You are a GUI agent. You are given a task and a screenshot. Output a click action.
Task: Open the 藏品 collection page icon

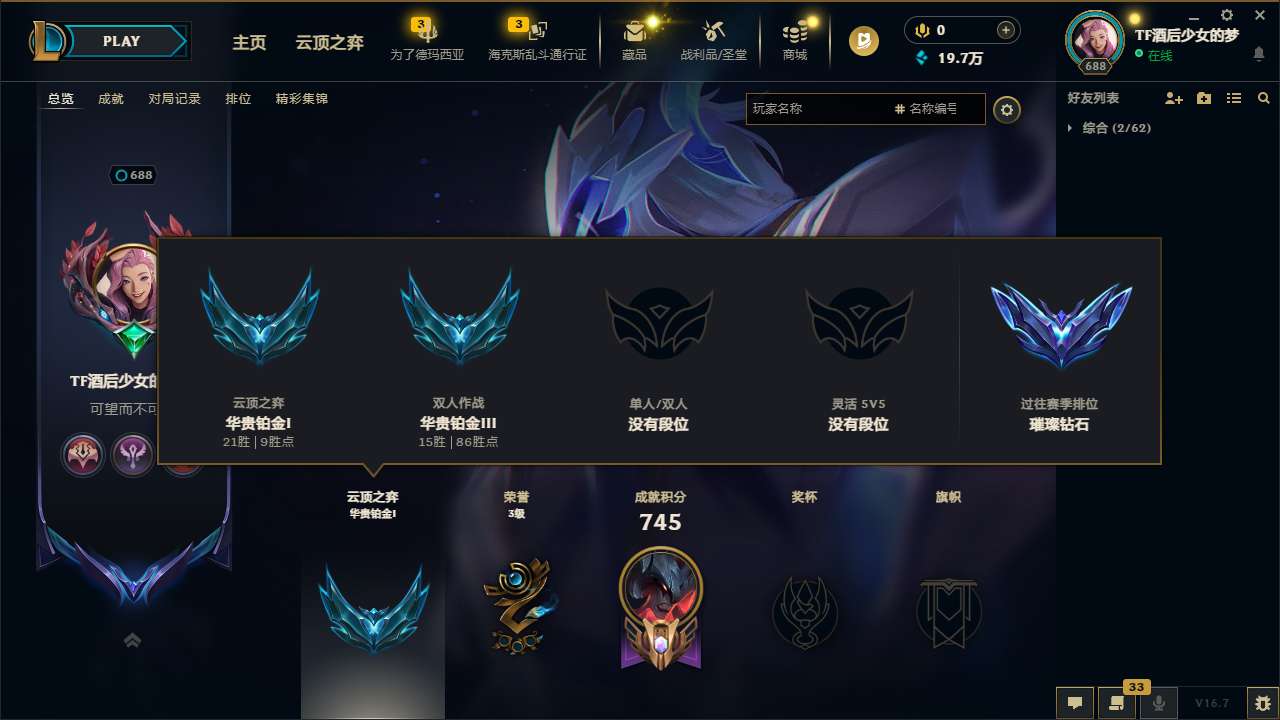(x=634, y=38)
